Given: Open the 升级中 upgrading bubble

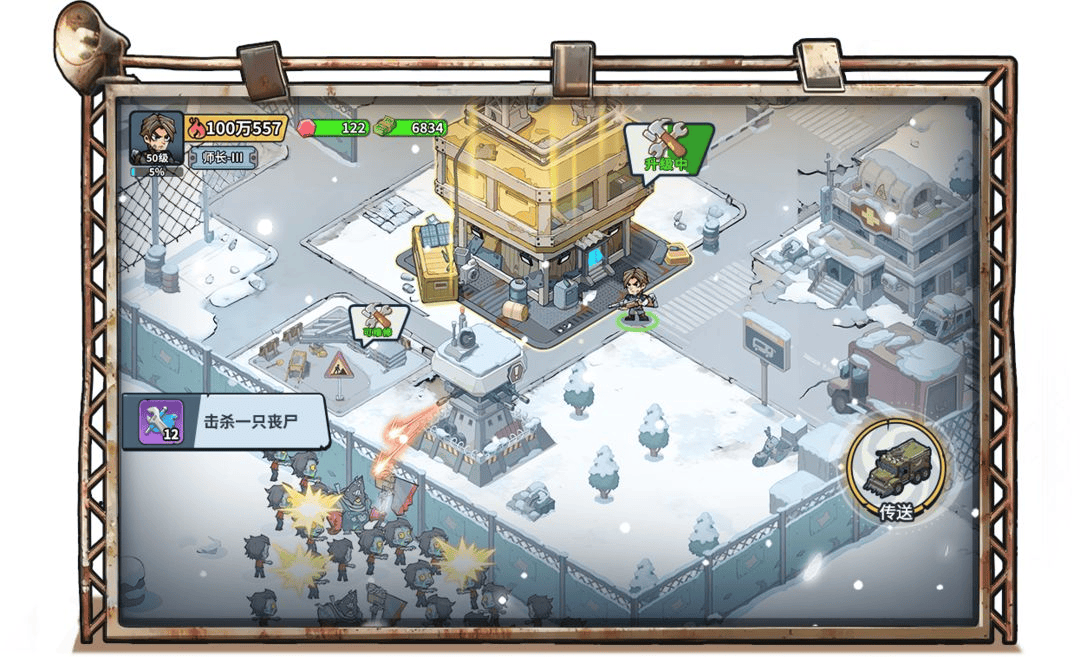Looking at the screenshot, I should [666, 148].
